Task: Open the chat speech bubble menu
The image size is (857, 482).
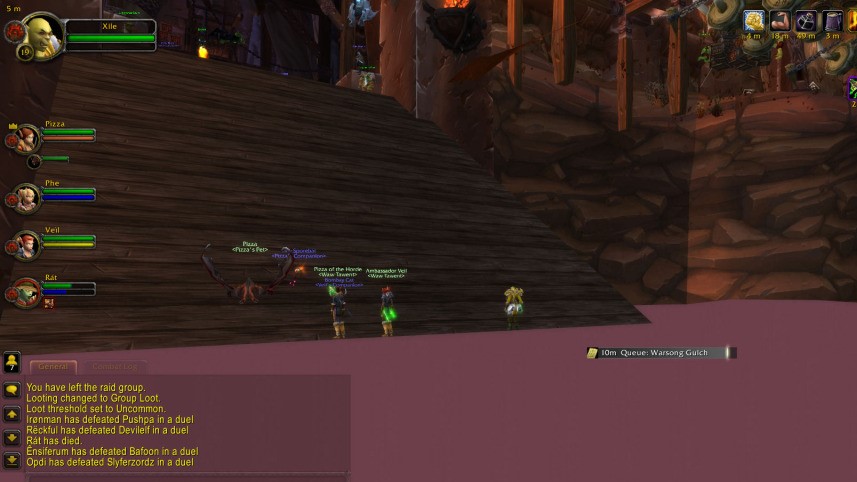Action: click(x=11, y=390)
